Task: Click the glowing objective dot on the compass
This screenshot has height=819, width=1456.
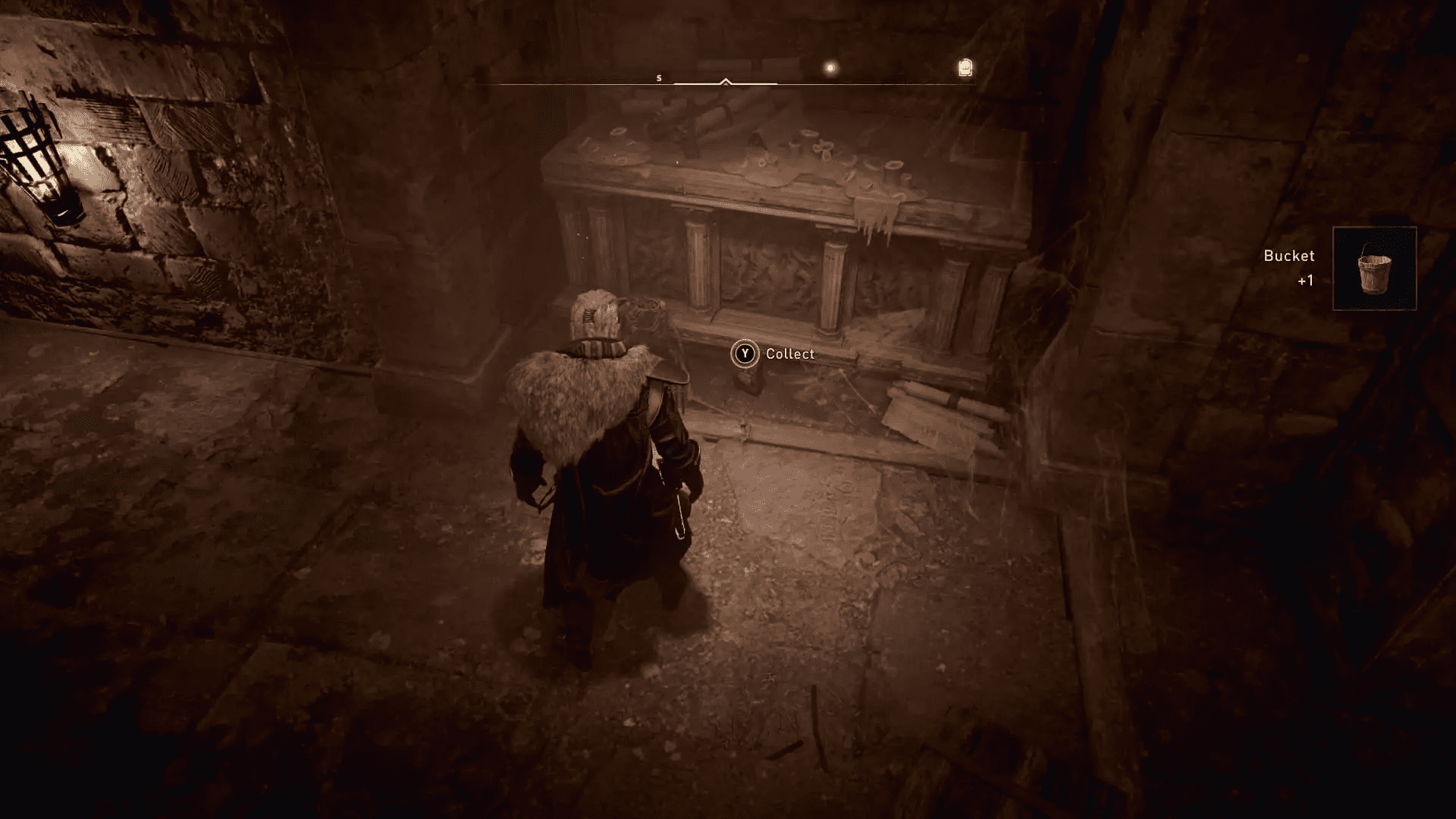Action: [x=829, y=67]
